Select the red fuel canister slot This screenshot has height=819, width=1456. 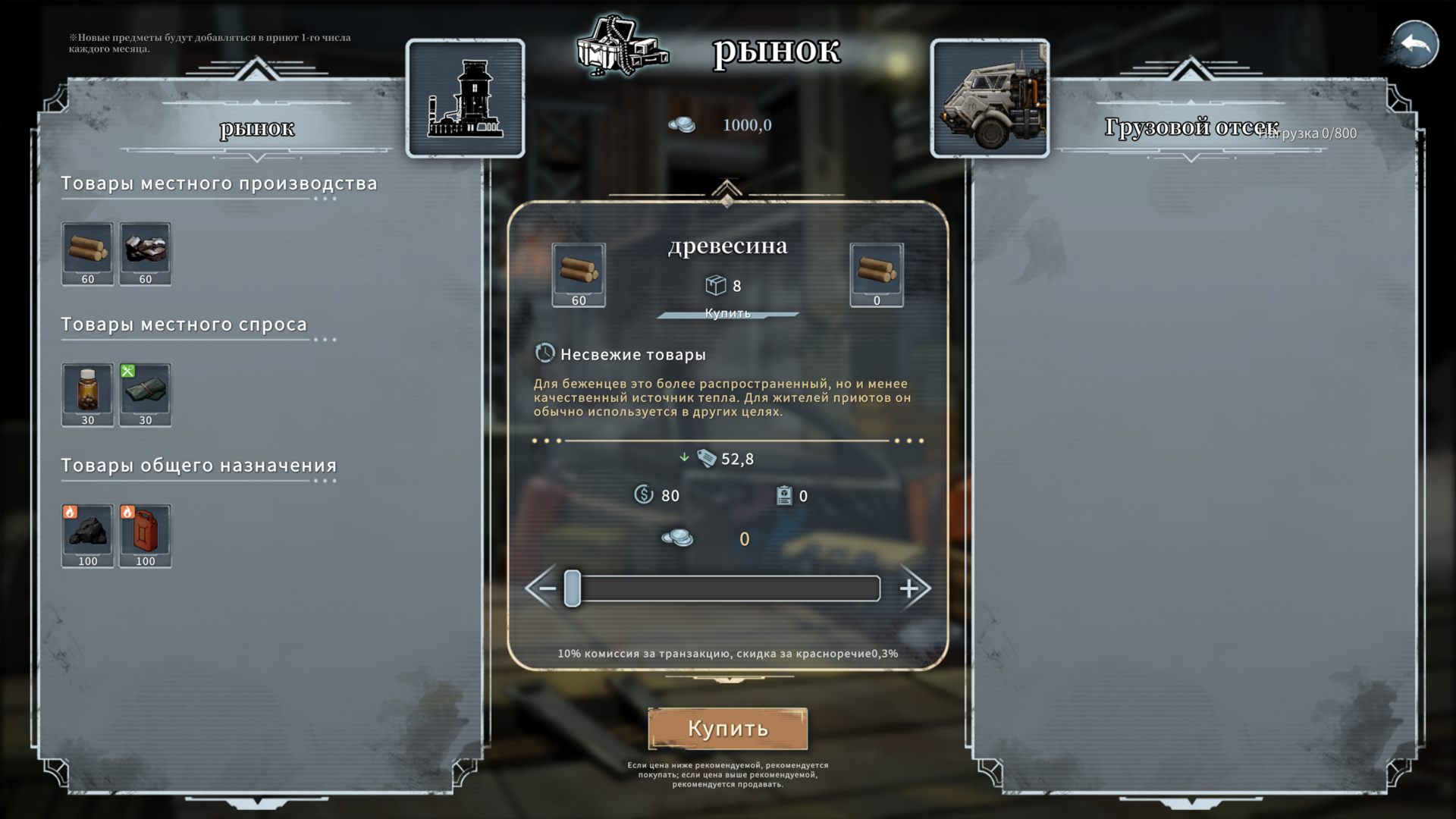pos(145,535)
